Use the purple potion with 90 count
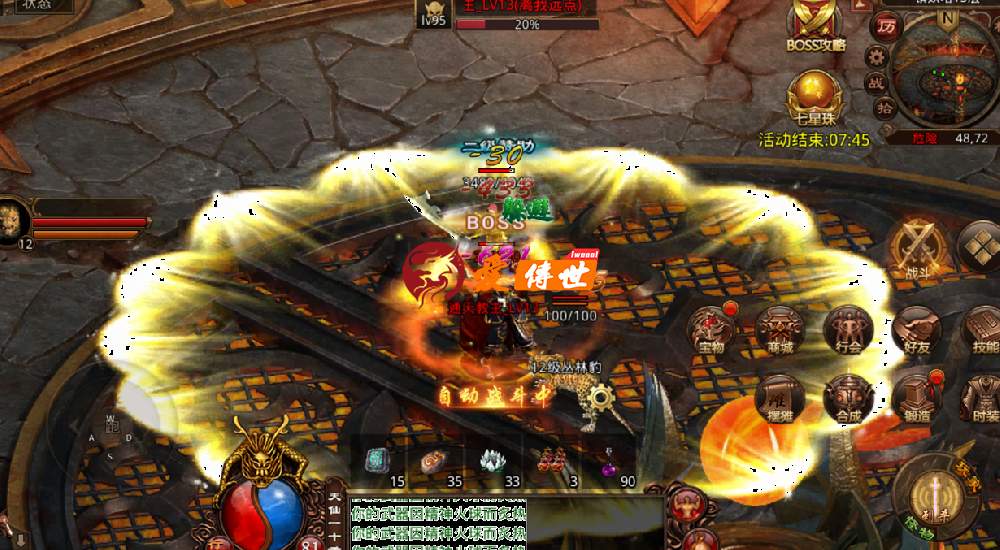Viewport: 1000px width, 550px height. (608, 465)
